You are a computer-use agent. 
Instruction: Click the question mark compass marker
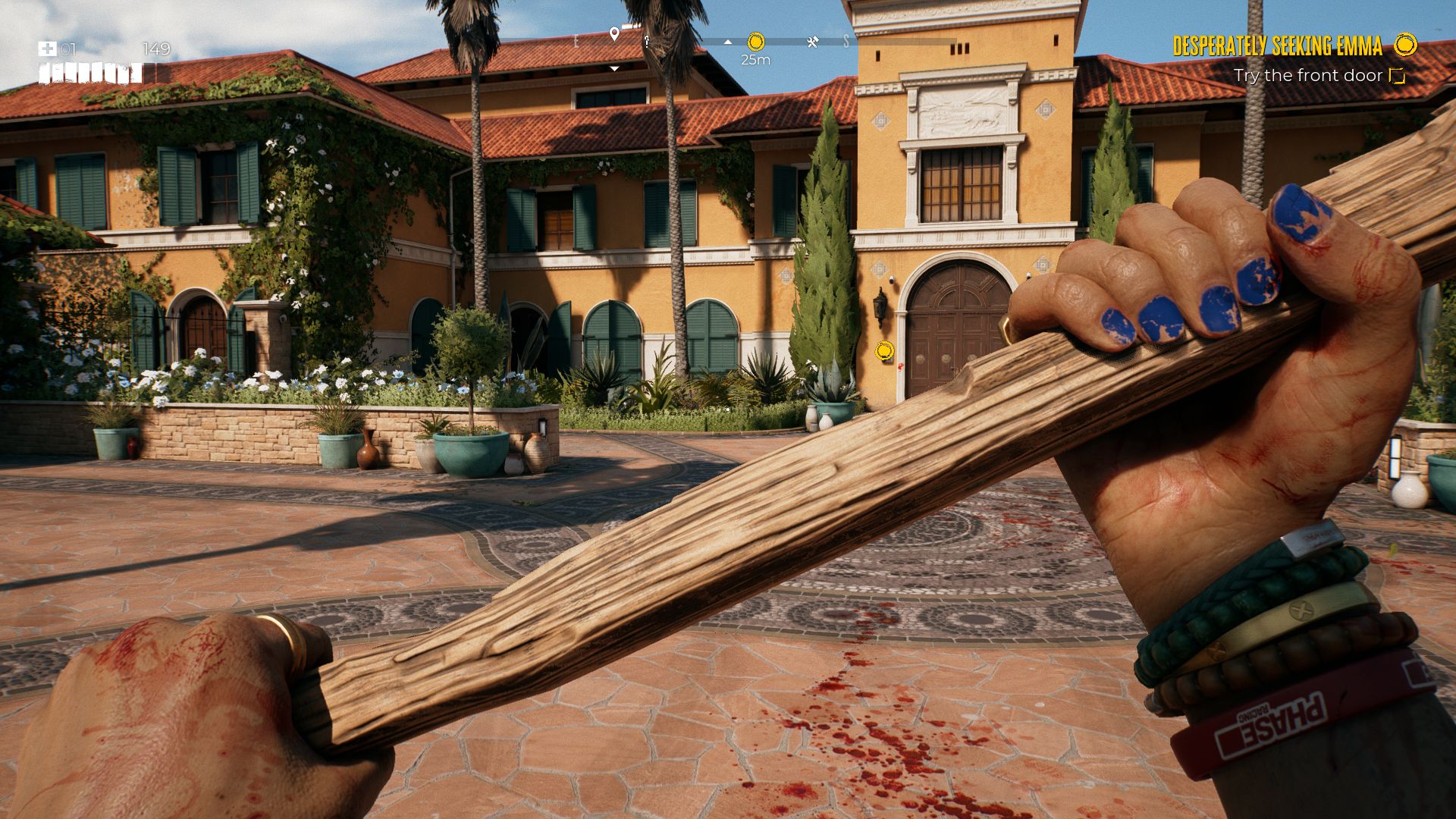coord(647,42)
